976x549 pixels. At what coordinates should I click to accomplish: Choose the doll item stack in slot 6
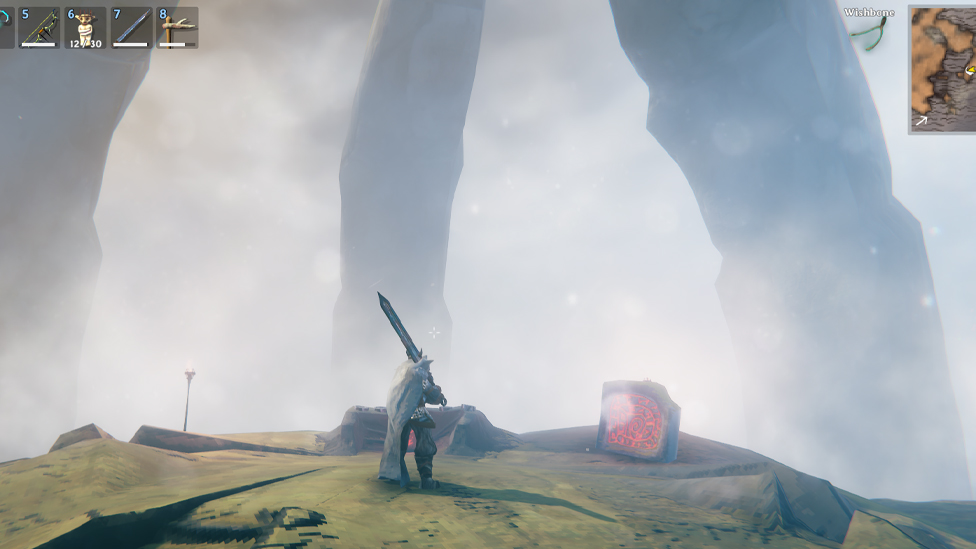click(x=85, y=28)
